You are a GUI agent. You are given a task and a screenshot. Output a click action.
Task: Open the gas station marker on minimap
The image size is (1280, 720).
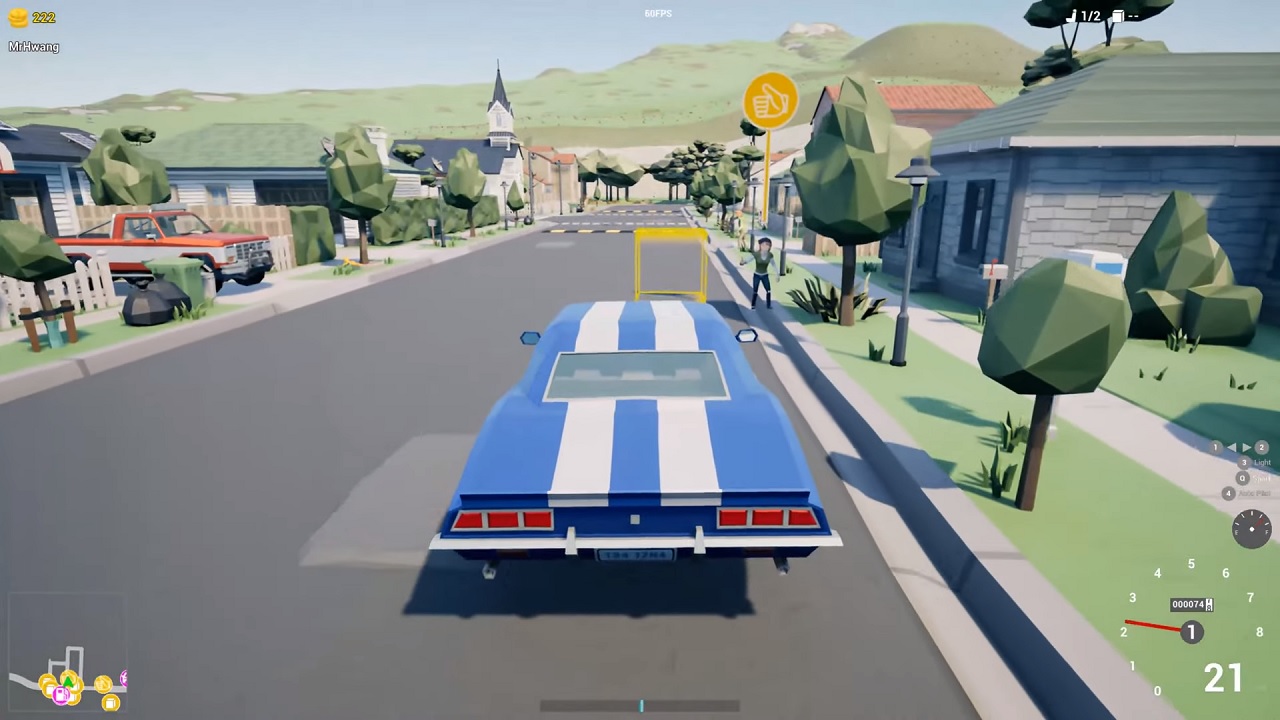pos(61,694)
